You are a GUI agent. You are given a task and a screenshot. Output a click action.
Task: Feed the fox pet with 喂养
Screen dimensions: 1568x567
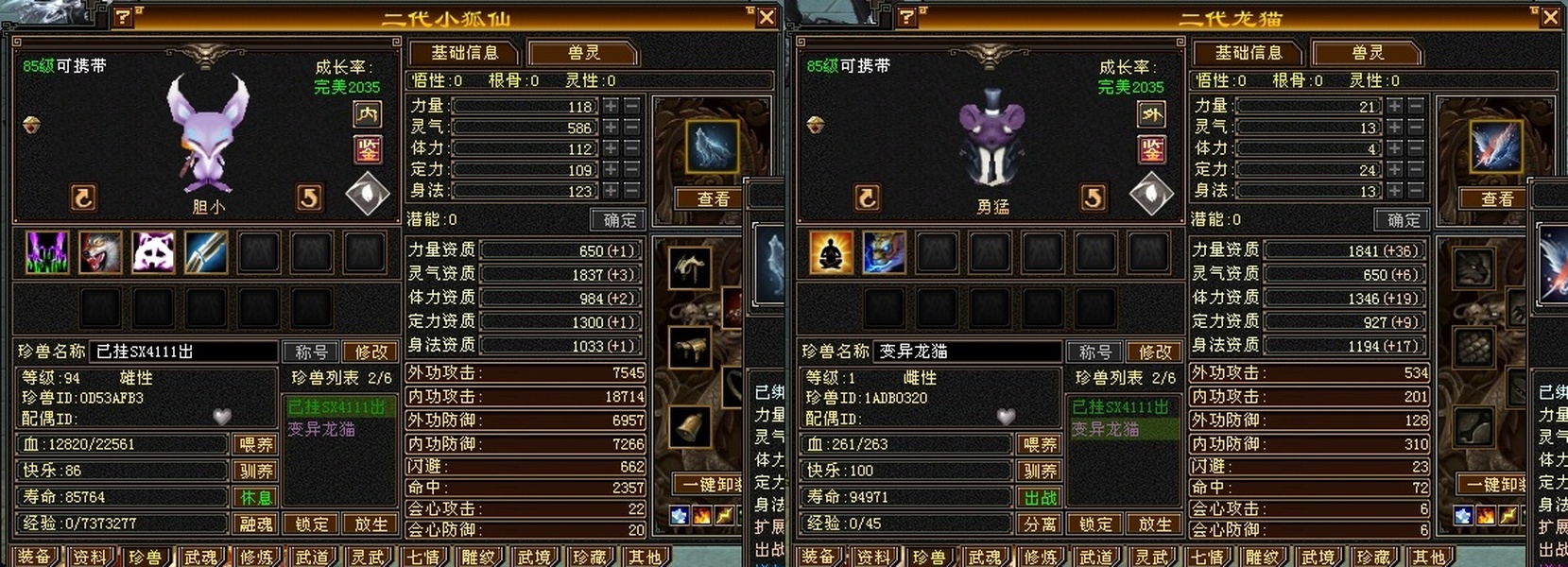coord(255,444)
